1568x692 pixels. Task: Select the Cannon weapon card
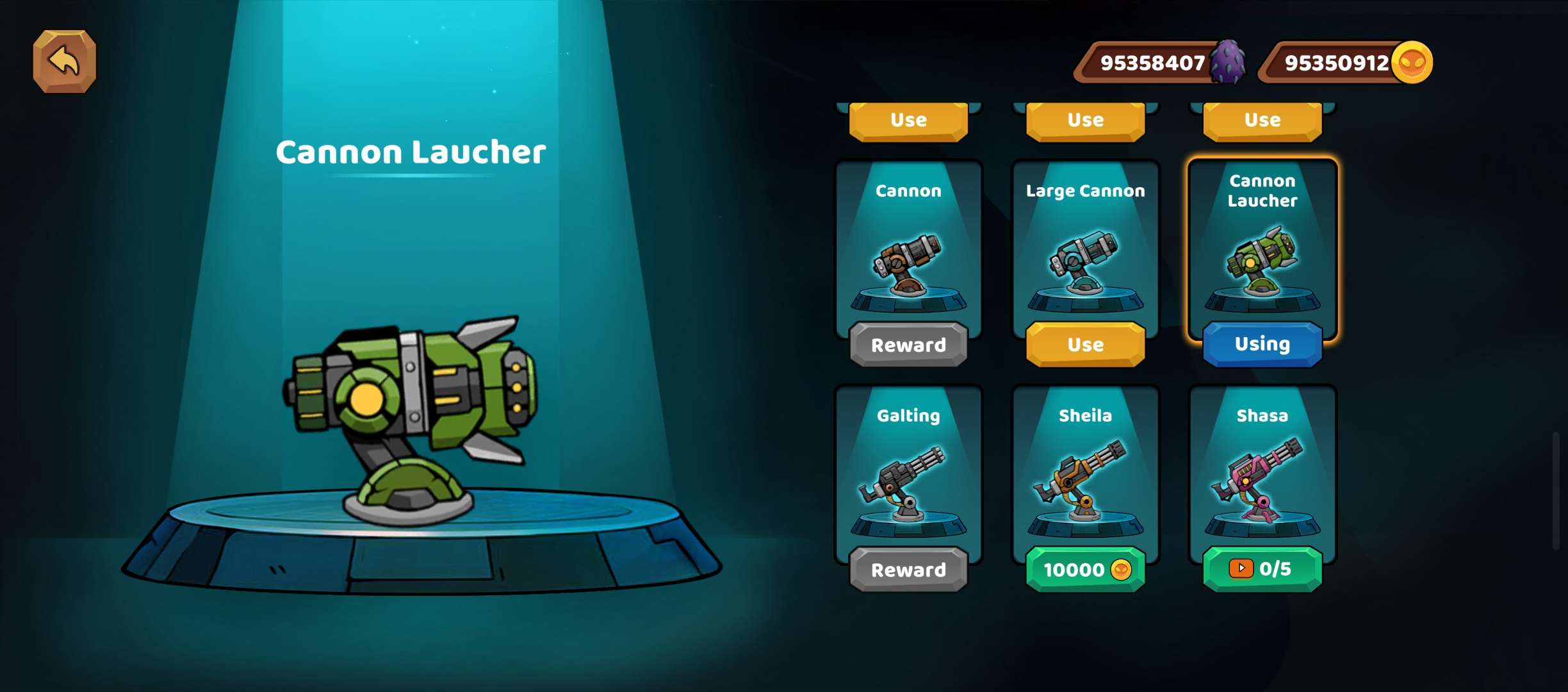908,250
